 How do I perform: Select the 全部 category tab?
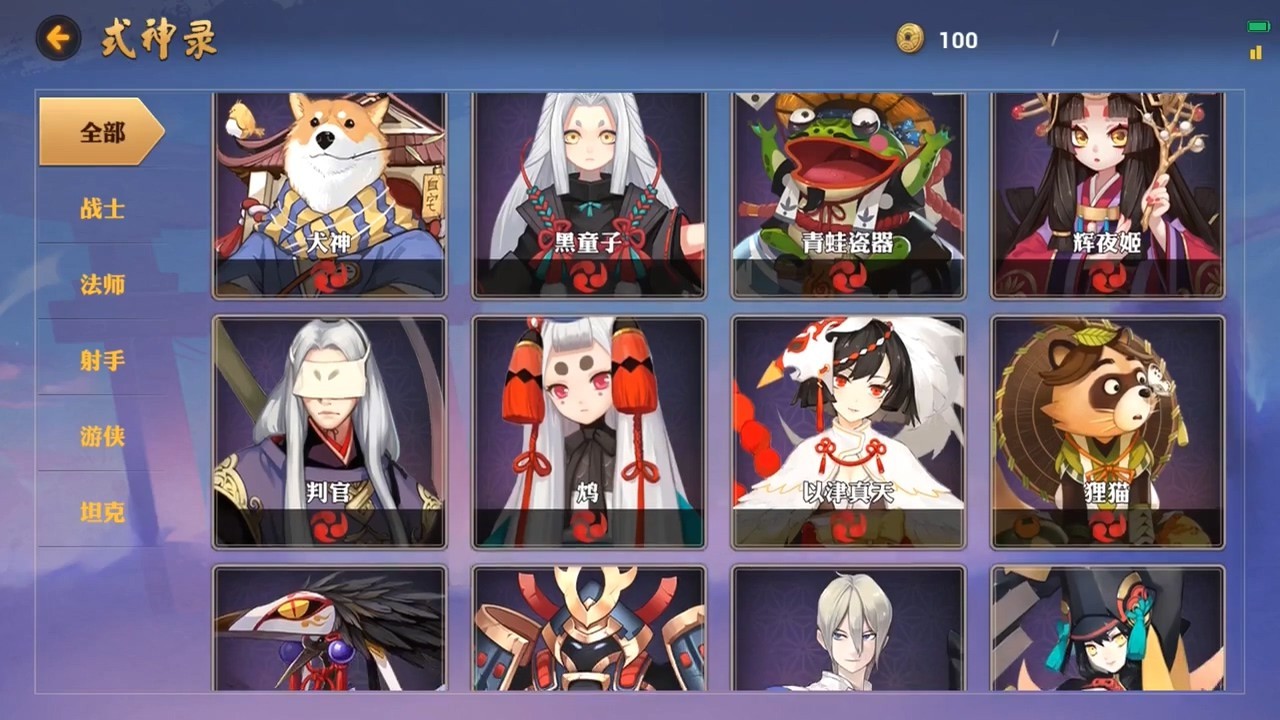(x=101, y=132)
